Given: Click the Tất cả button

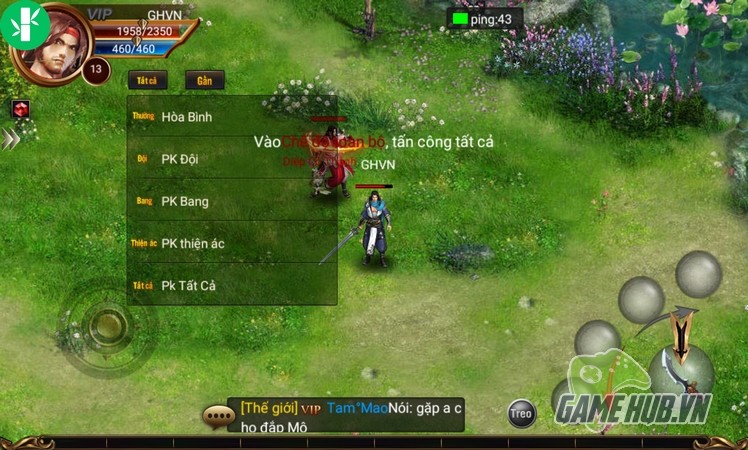Looking at the screenshot, I should (x=147, y=80).
